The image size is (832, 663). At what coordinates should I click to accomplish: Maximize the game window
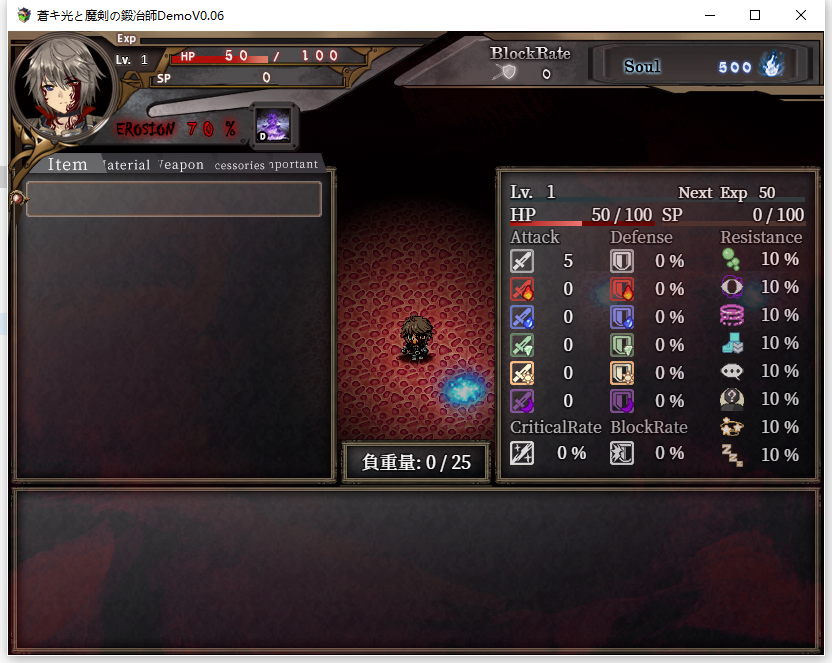(755, 15)
